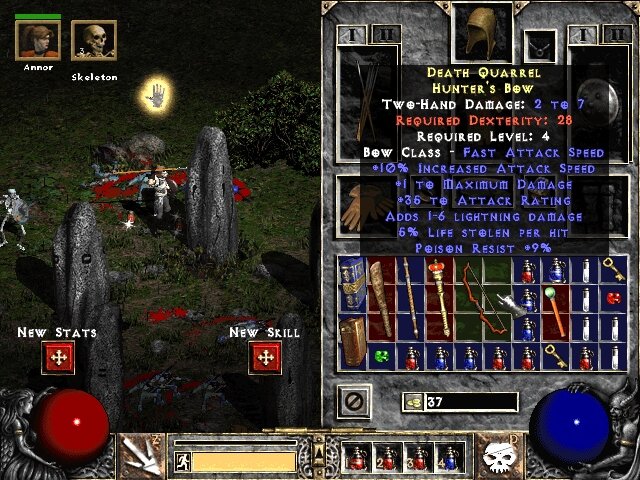Use the first belt healing potion
This screenshot has width=640, height=480.
click(x=355, y=458)
